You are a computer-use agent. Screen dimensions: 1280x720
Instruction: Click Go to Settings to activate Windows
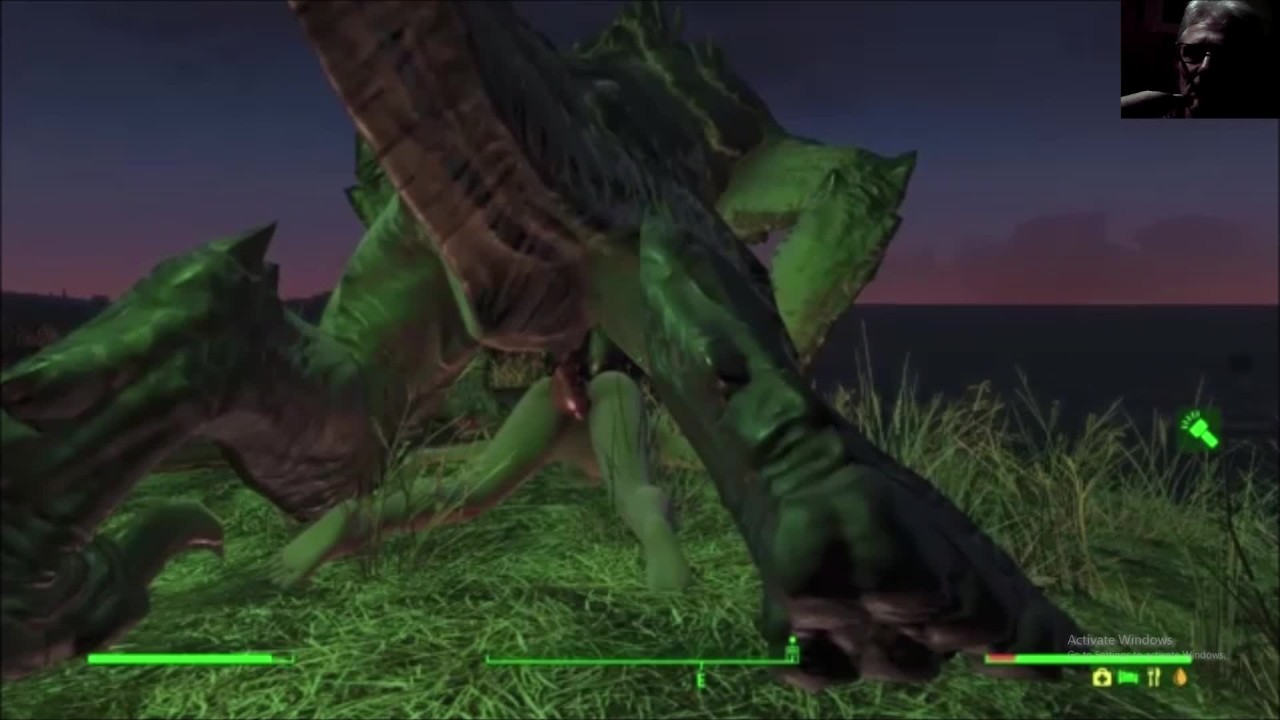pyautogui.click(x=1130, y=654)
